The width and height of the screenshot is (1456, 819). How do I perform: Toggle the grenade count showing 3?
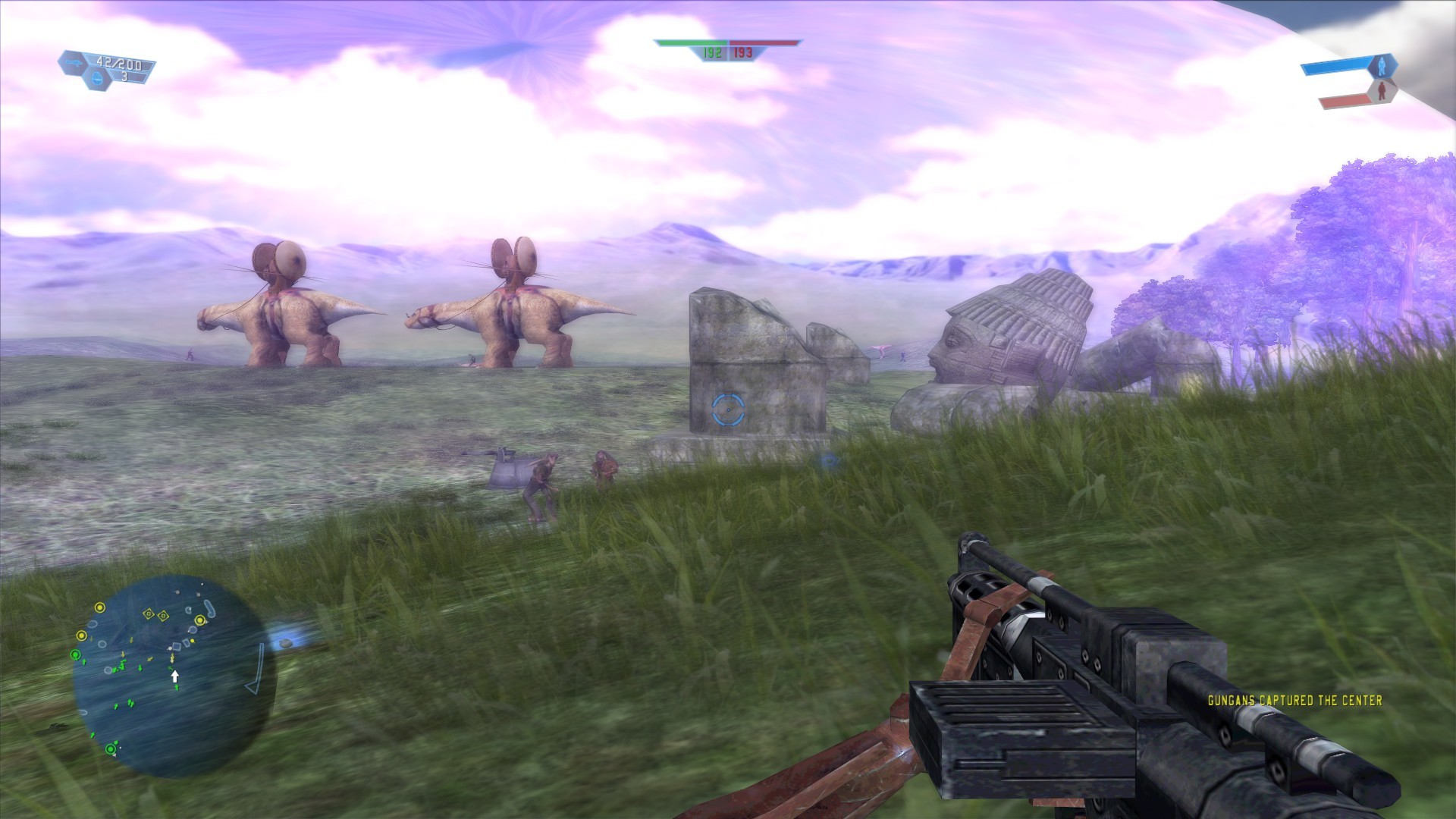[x=124, y=77]
